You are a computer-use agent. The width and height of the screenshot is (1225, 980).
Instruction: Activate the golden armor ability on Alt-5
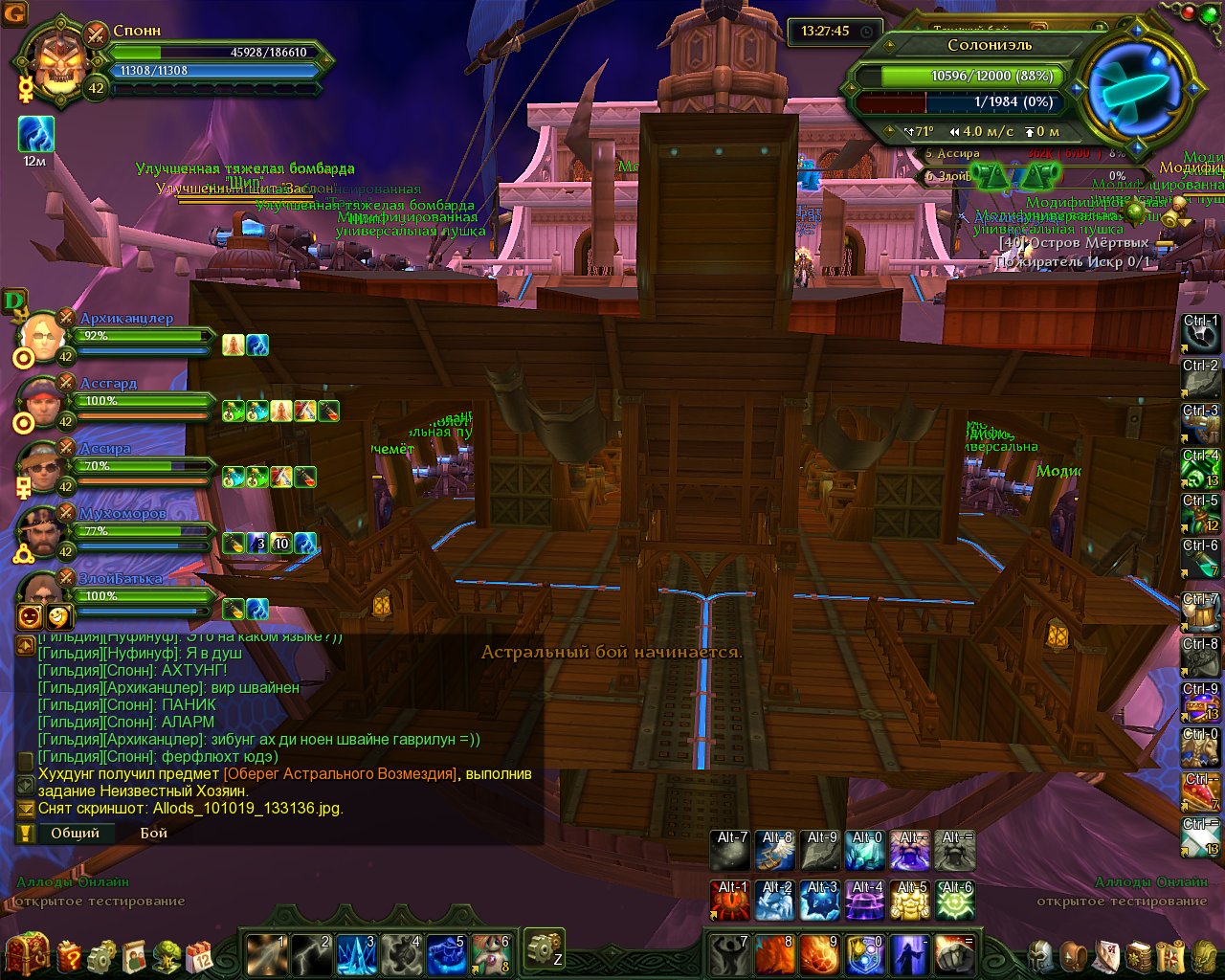point(909,901)
